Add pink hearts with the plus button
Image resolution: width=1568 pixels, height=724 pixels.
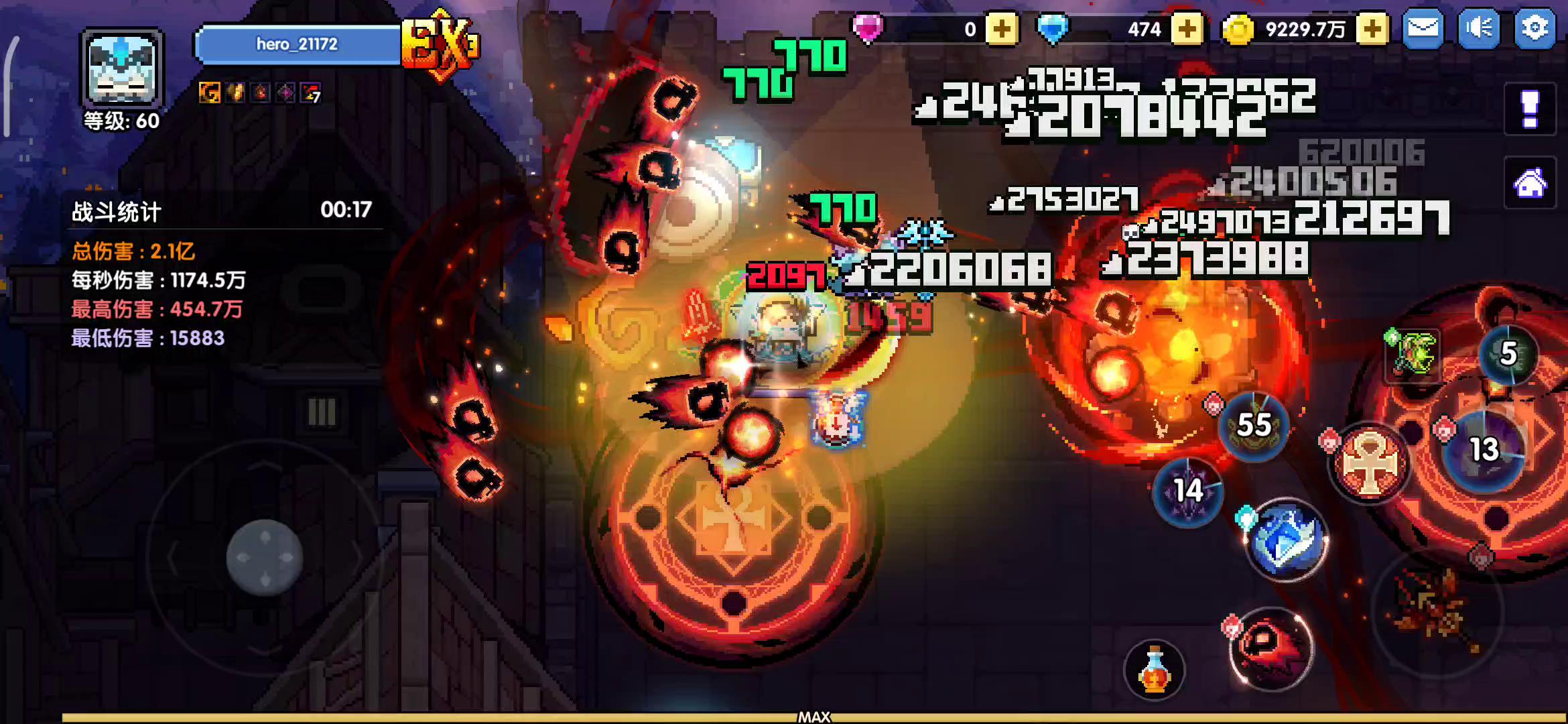[1002, 29]
